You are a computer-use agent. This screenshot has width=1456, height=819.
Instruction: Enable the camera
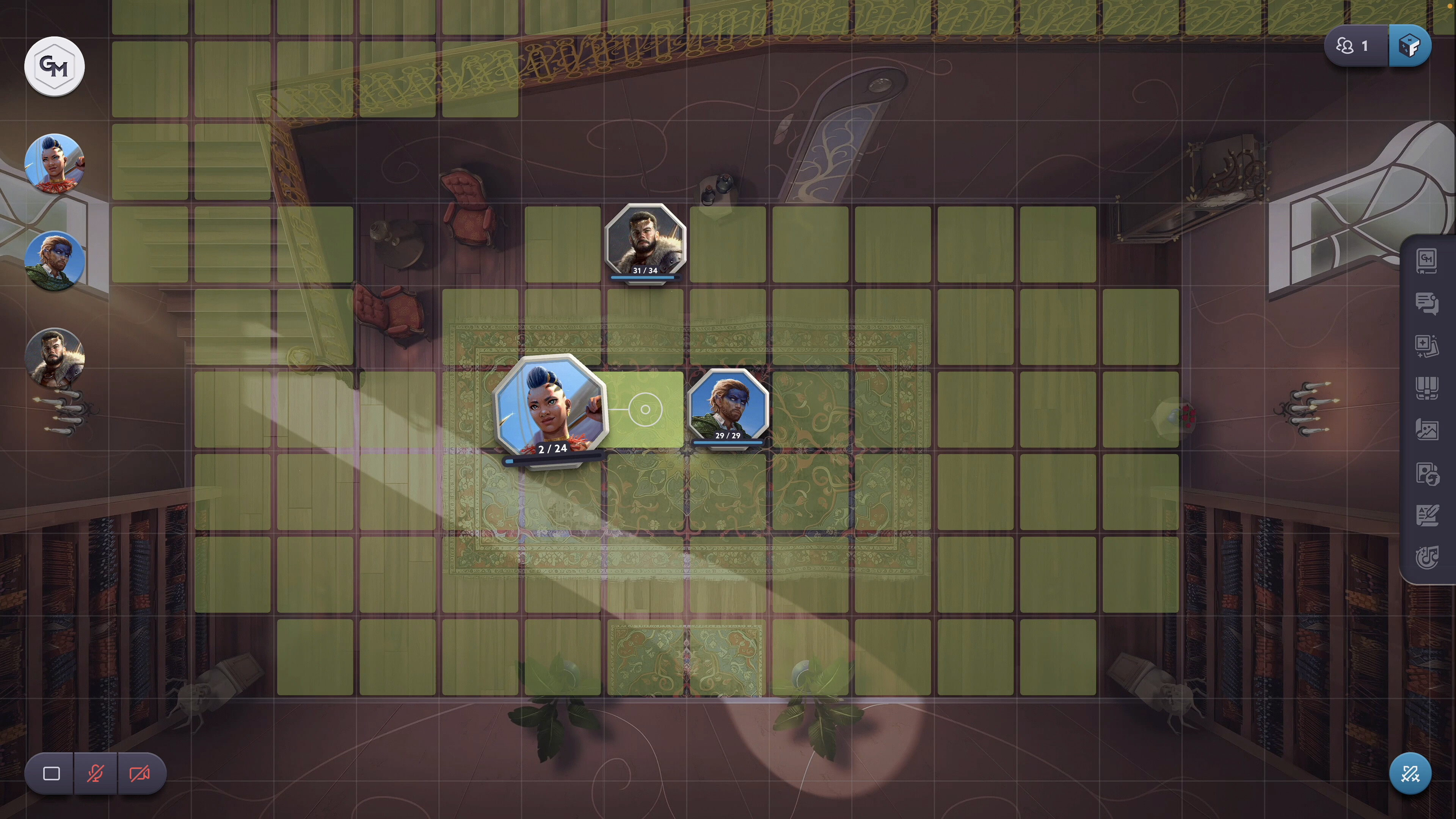(138, 774)
